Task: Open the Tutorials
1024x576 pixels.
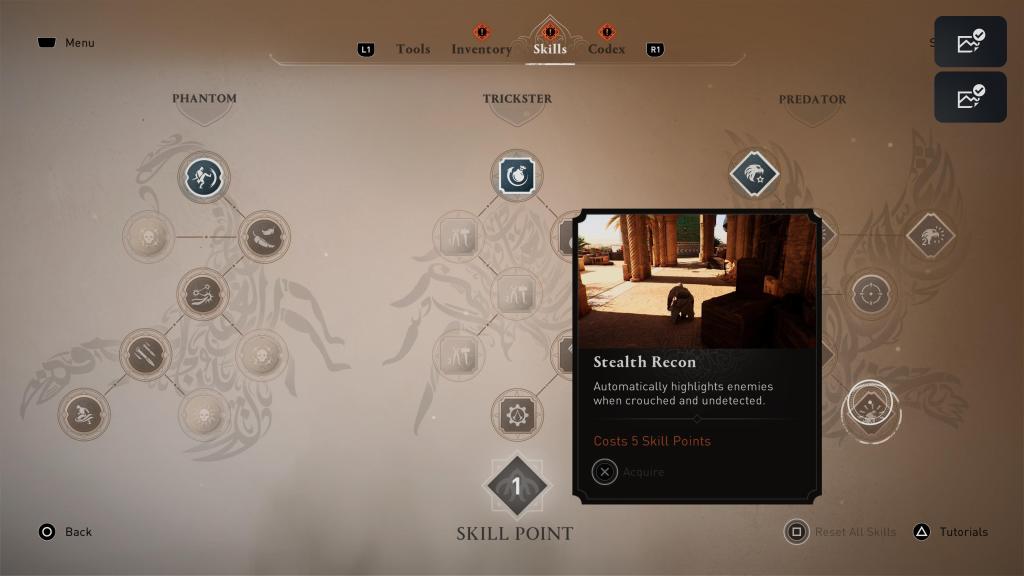Action: [951, 532]
